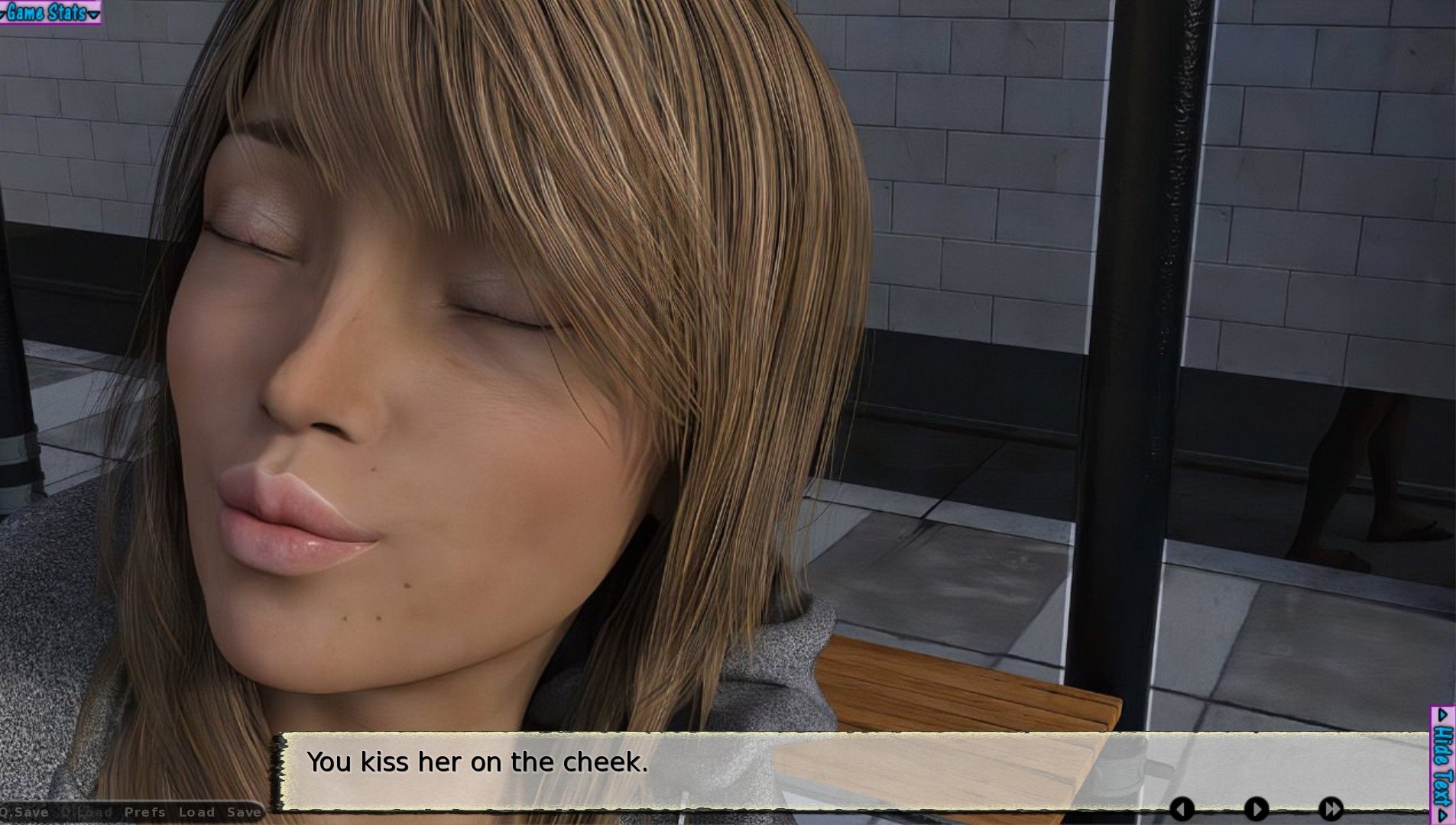This screenshot has height=825, width=1456.
Task: Quick save with the Q.Save button
Action: (x=26, y=812)
